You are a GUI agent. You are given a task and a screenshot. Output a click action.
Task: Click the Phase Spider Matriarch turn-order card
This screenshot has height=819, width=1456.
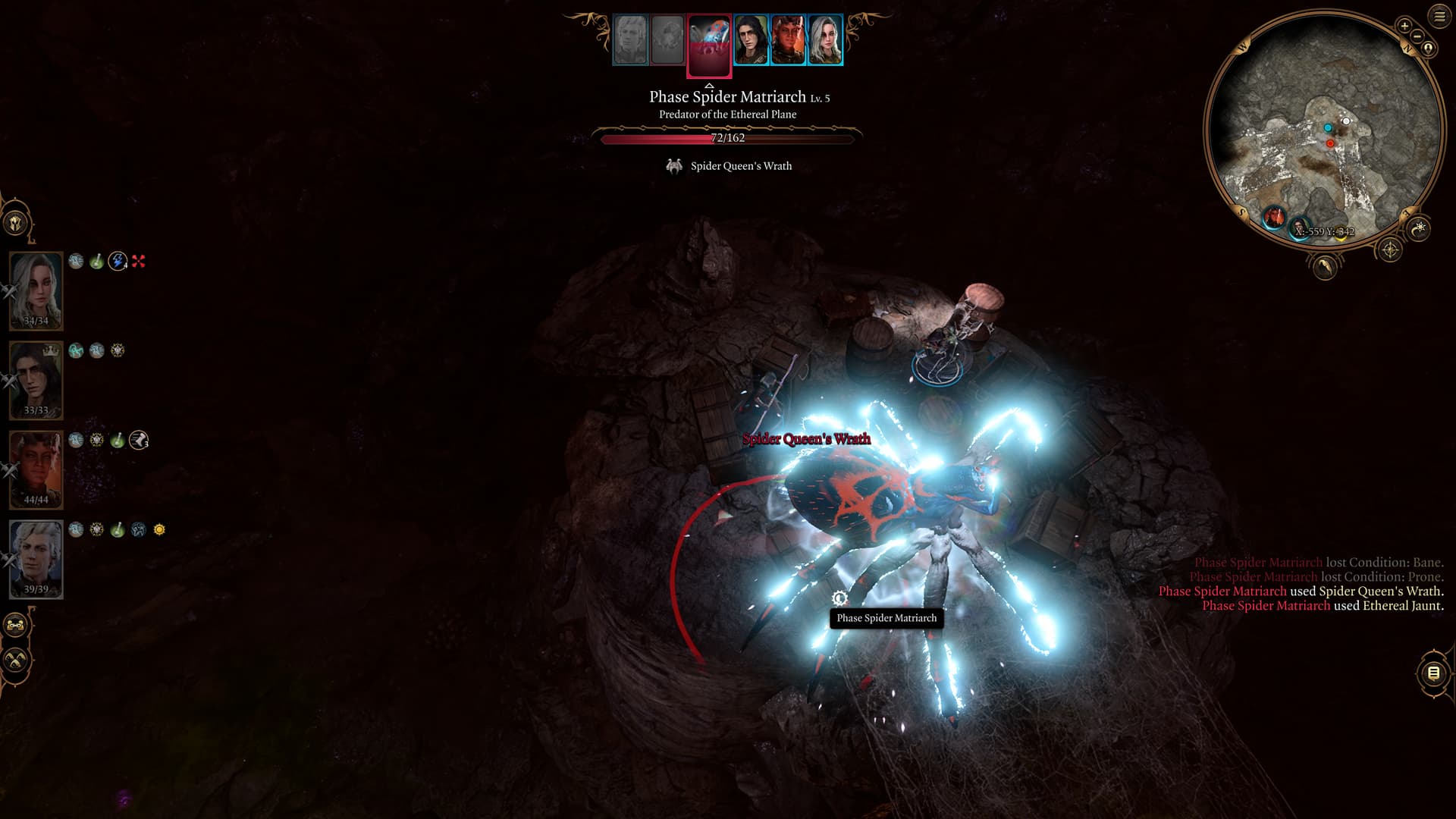[x=709, y=45]
